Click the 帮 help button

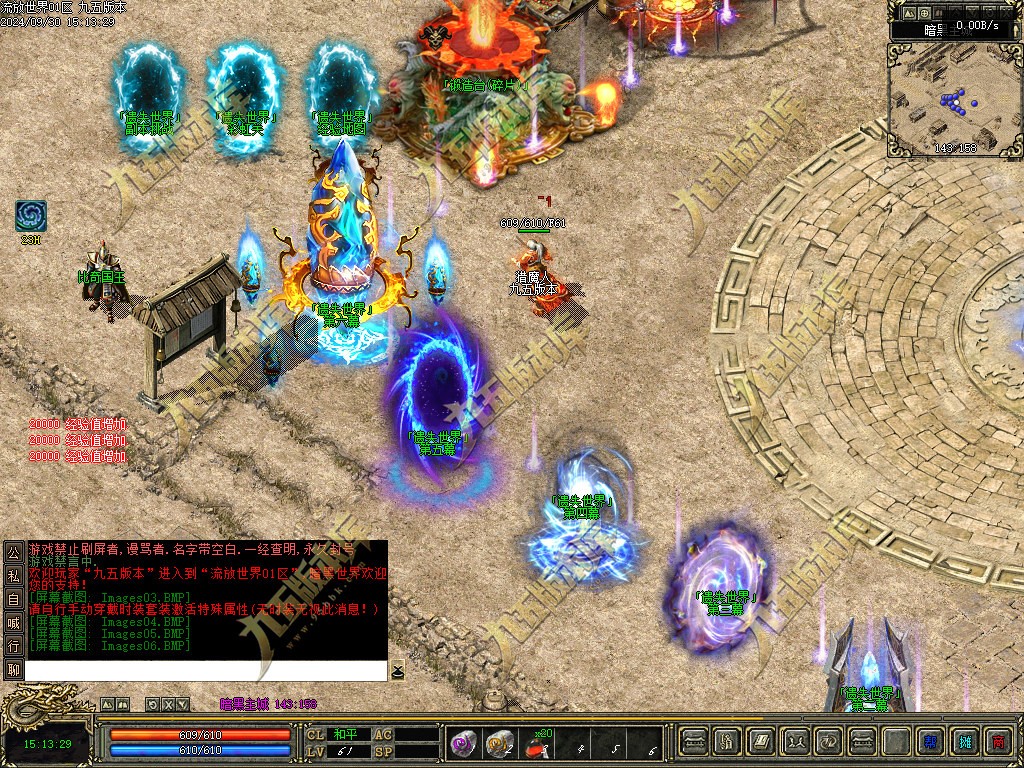[x=931, y=742]
